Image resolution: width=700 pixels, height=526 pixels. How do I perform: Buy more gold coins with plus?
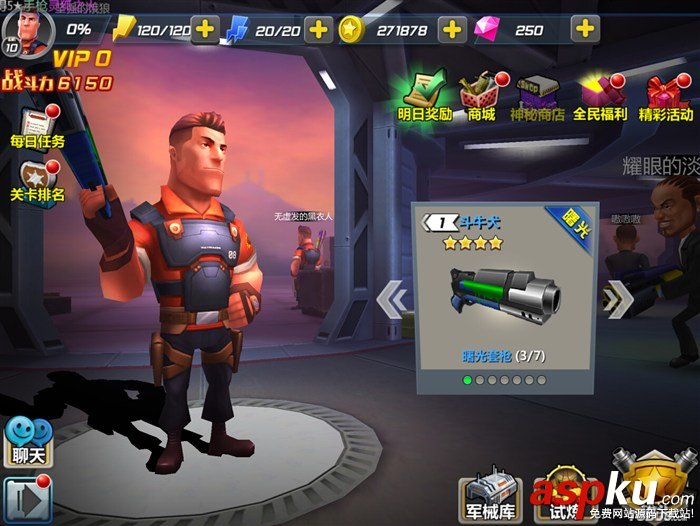(452, 30)
